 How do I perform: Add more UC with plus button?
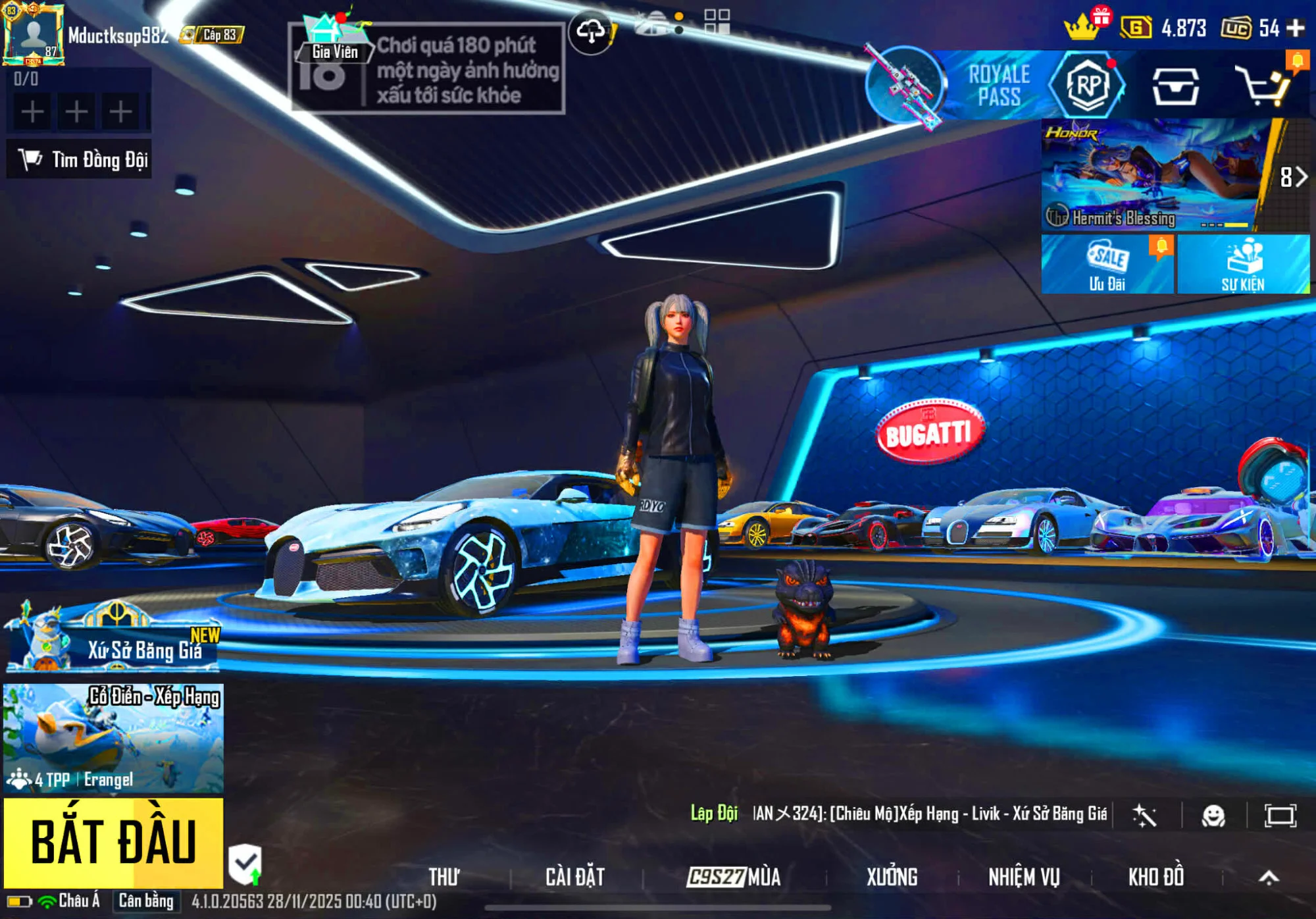click(x=1296, y=28)
